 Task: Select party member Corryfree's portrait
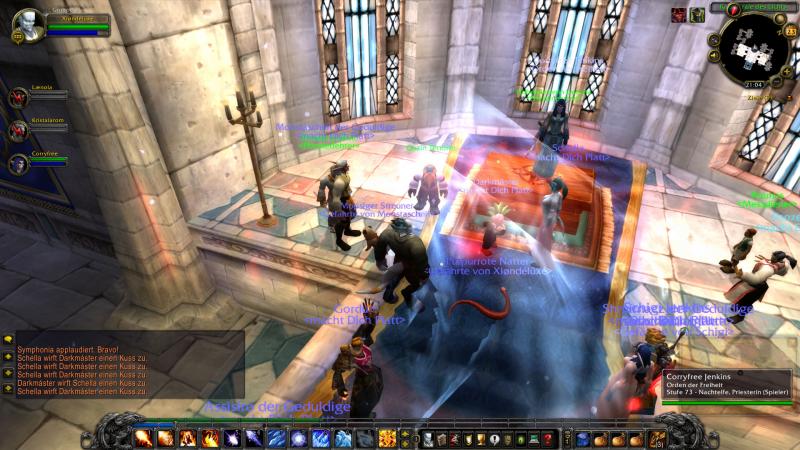18,162
